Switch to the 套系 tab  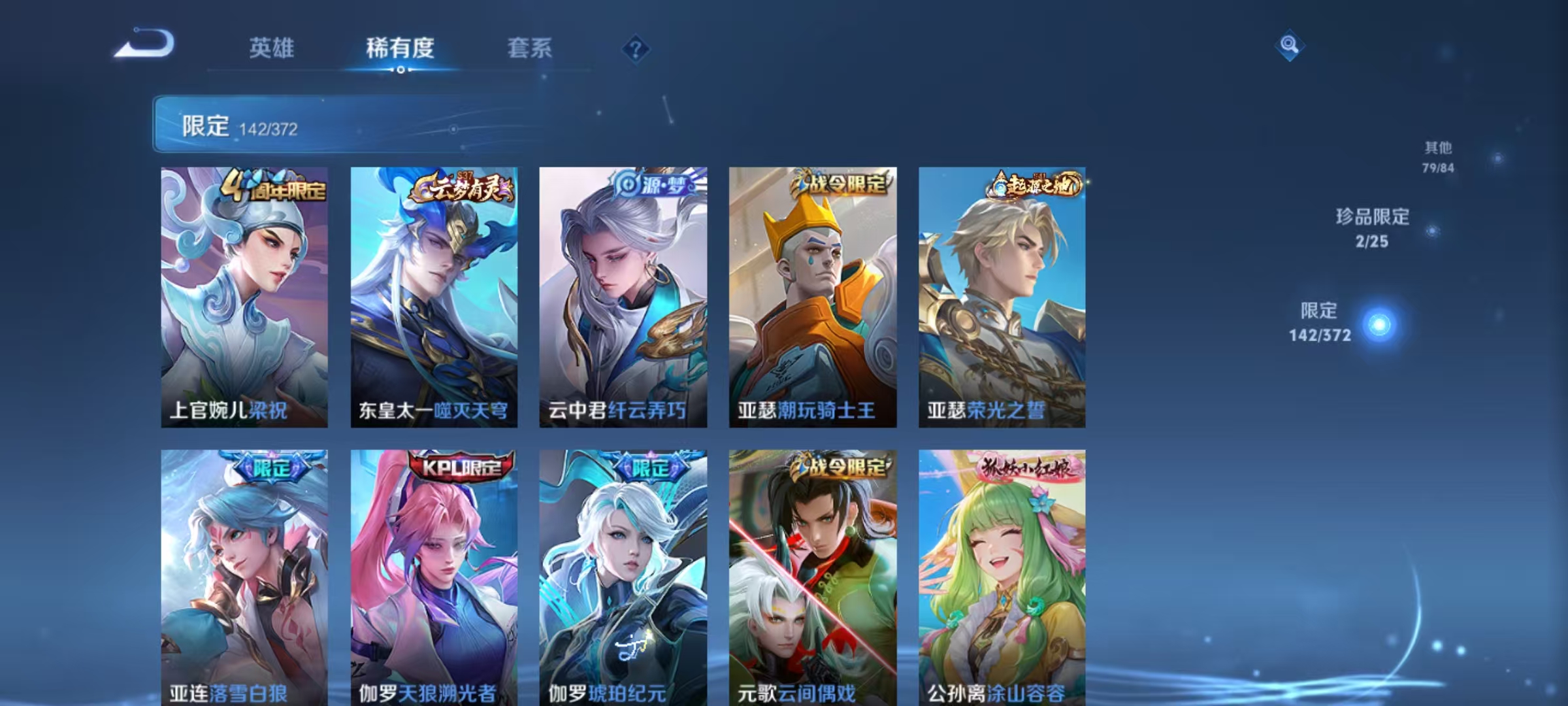(531, 47)
